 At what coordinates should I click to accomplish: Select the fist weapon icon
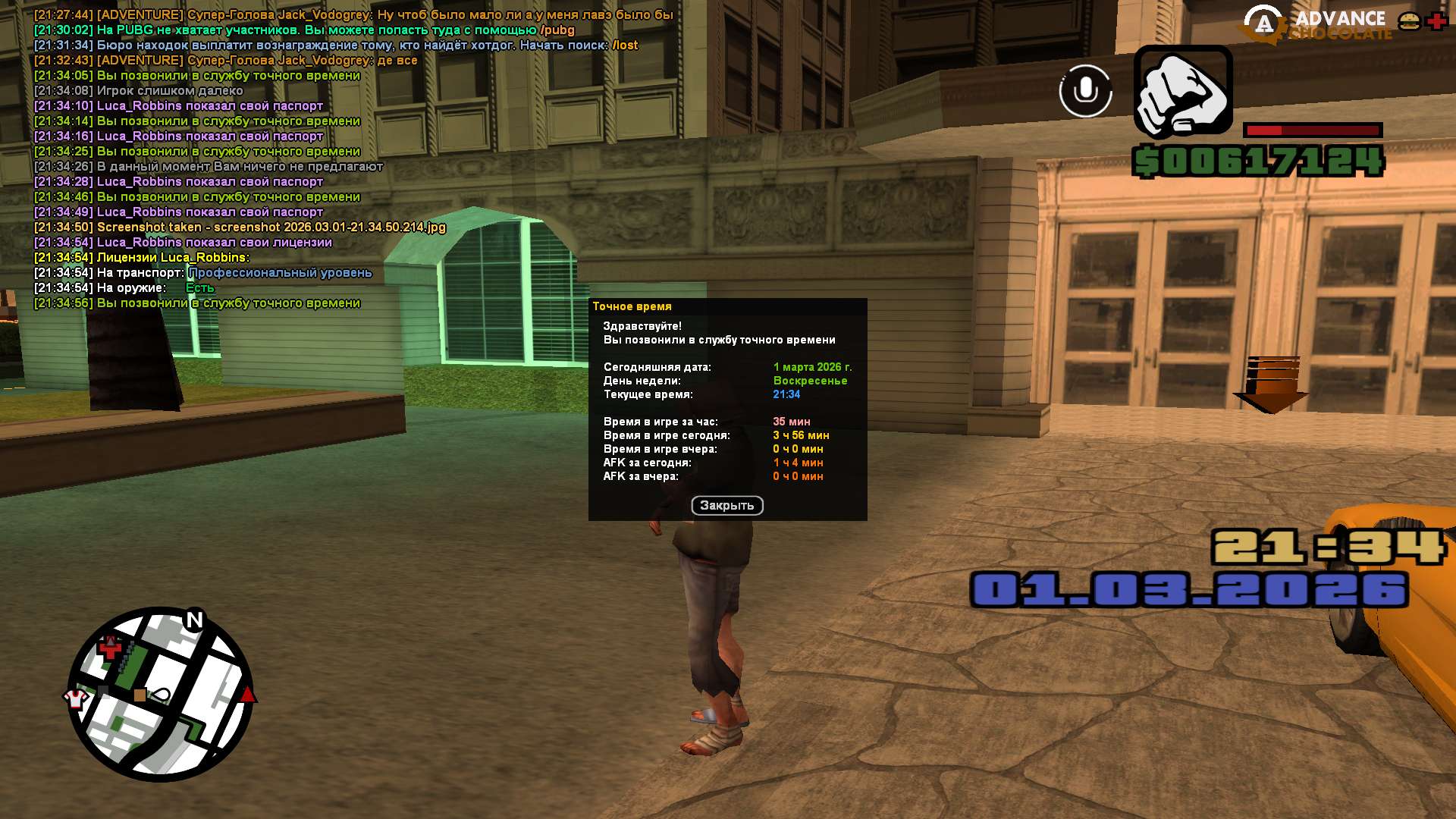coord(1182,91)
